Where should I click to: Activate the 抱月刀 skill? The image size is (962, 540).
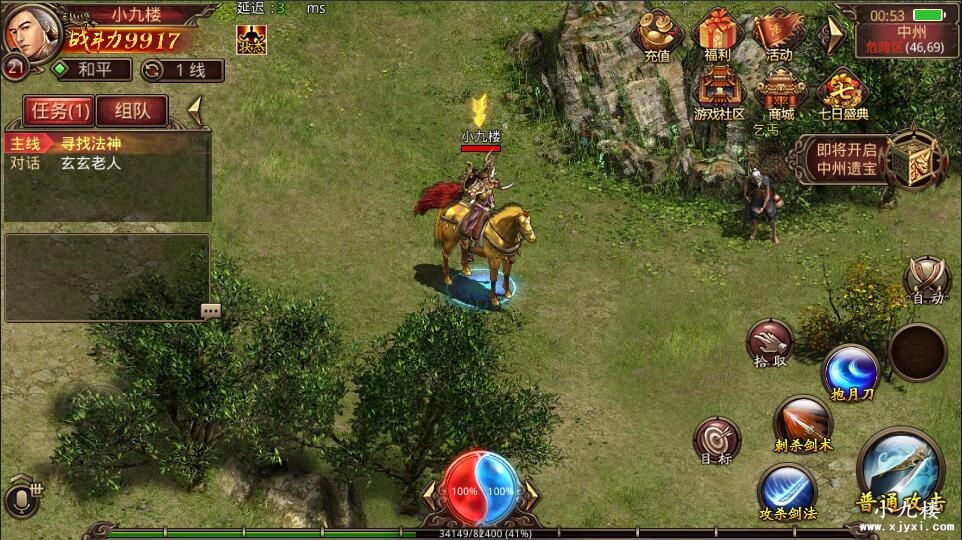pyautogui.click(x=849, y=374)
